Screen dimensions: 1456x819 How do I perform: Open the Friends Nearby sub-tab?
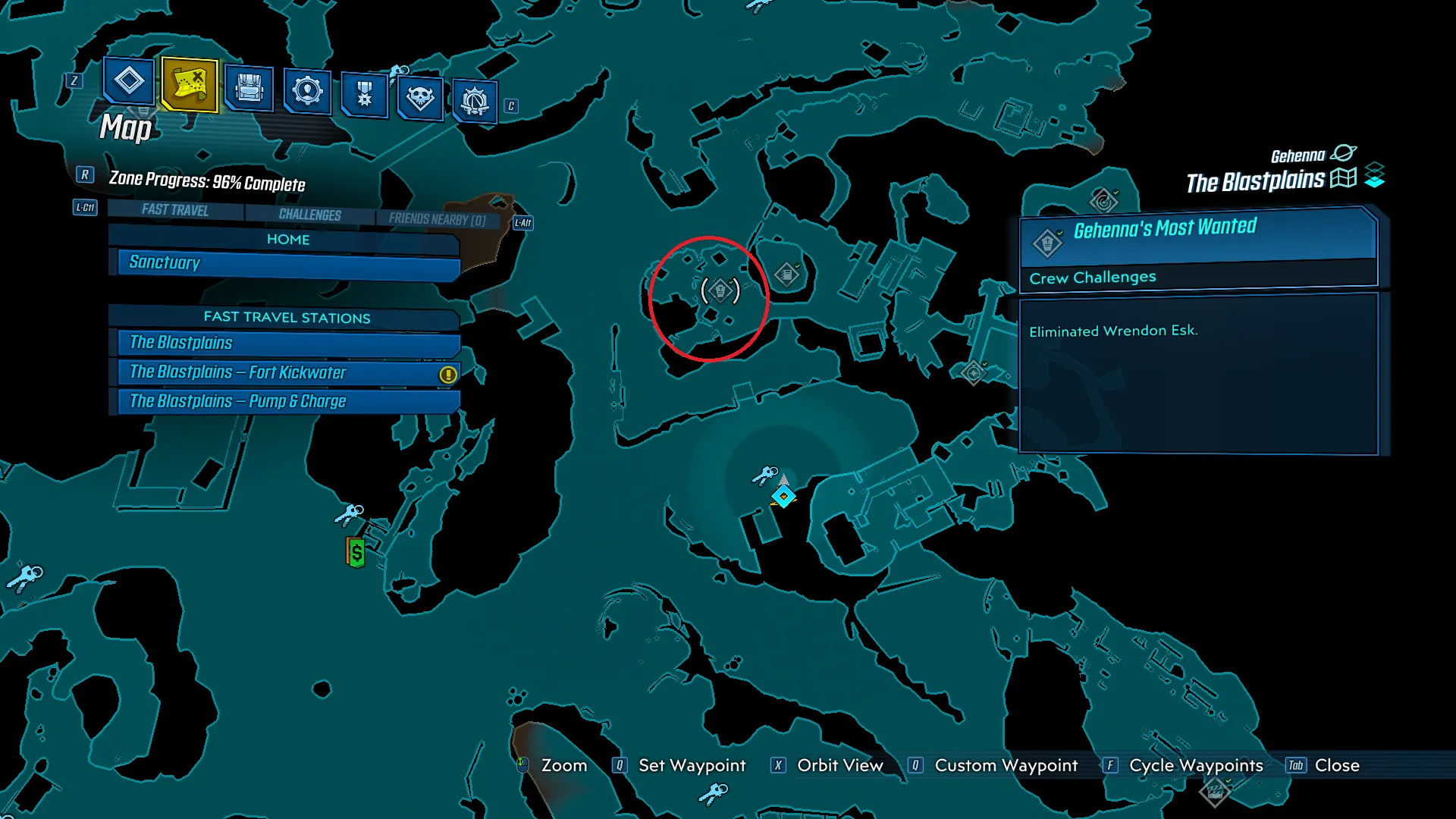(437, 219)
